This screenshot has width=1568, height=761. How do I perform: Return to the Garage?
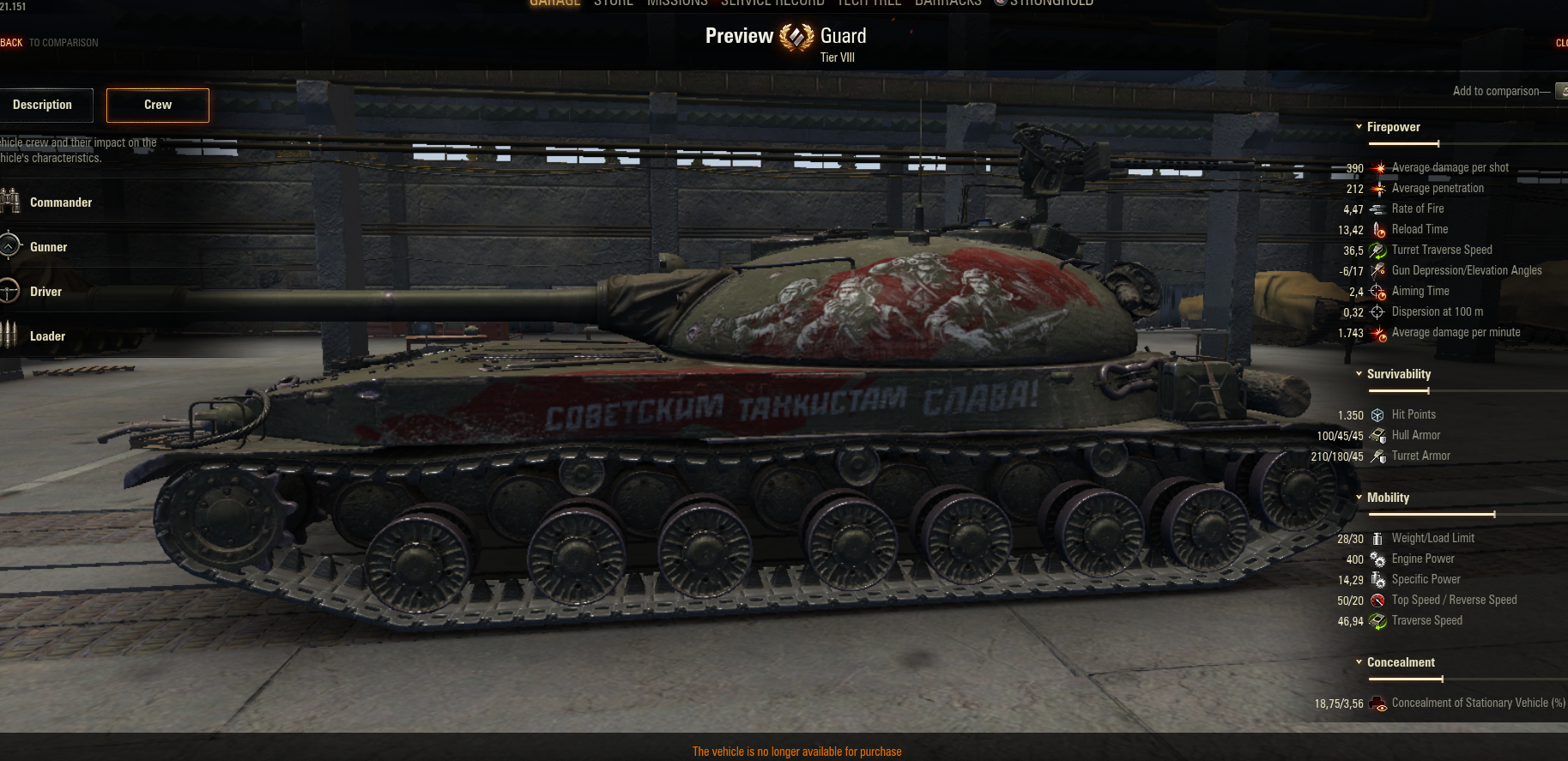coord(554,3)
